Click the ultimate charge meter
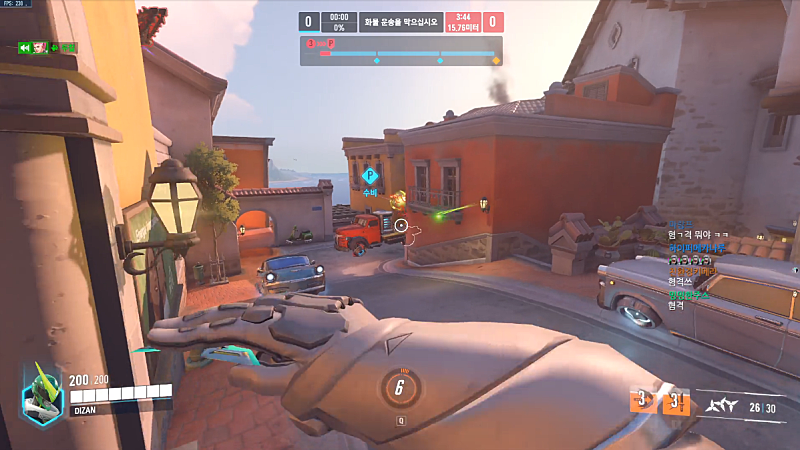This screenshot has width=800, height=450. pyautogui.click(x=399, y=389)
